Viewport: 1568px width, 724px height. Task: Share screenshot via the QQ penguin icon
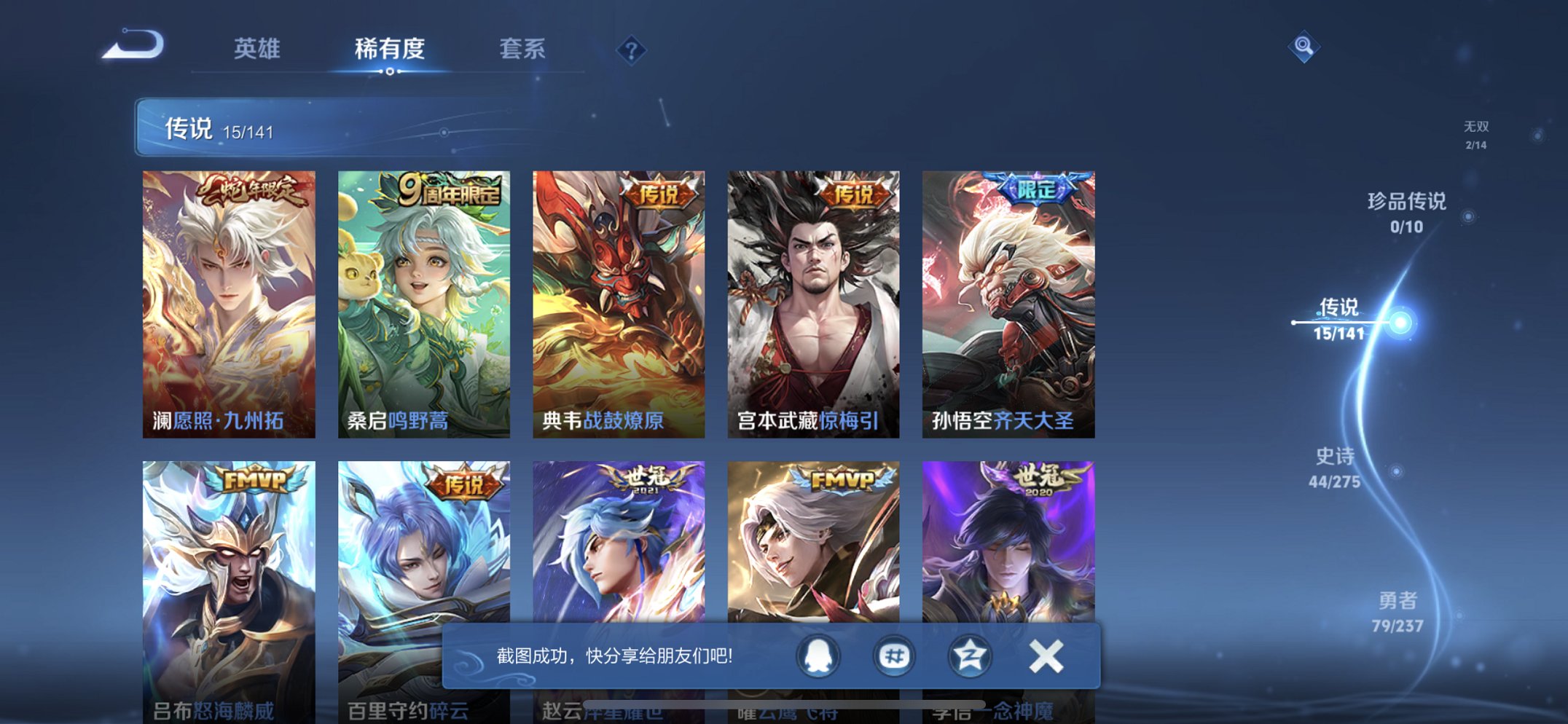pos(818,655)
